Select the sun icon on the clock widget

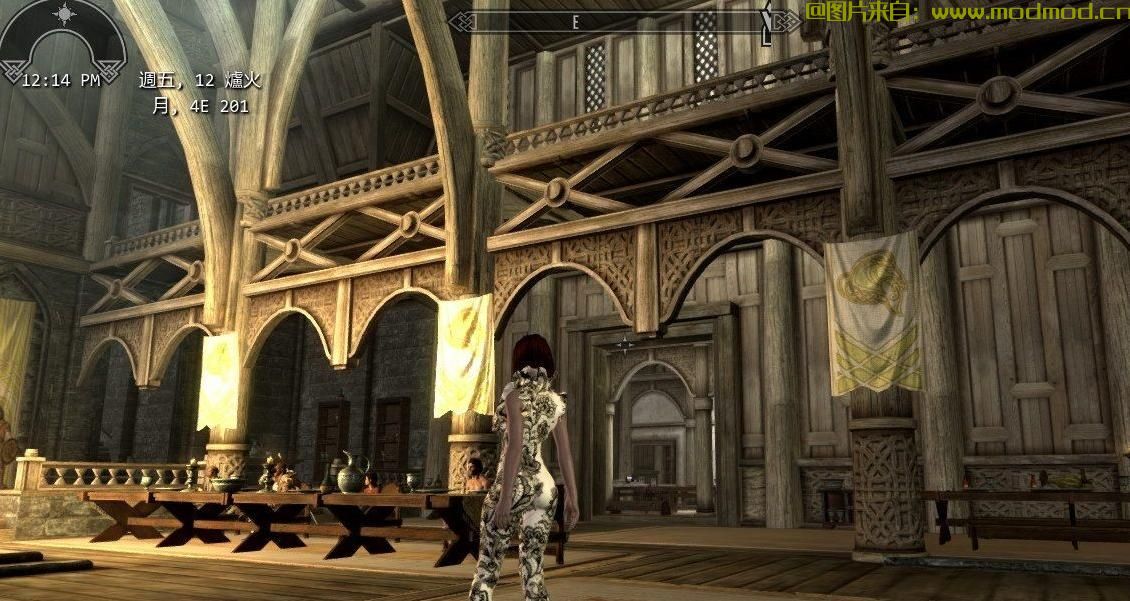coord(62,14)
